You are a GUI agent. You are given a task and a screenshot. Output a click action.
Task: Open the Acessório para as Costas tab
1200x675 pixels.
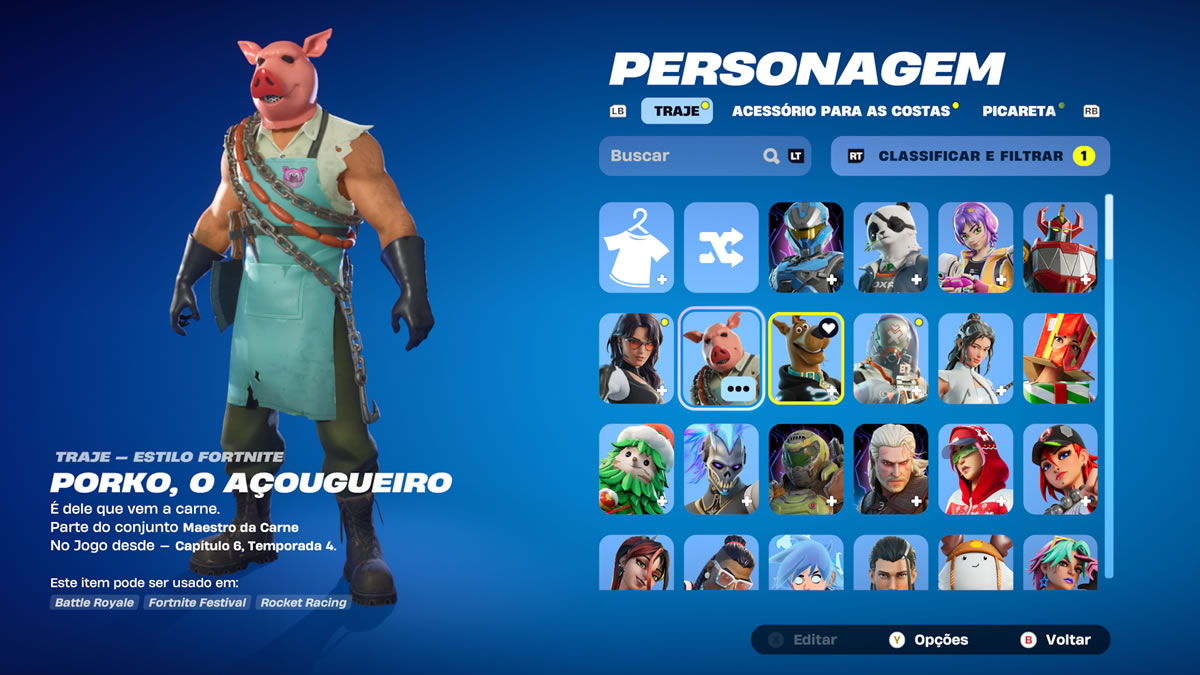tap(841, 111)
